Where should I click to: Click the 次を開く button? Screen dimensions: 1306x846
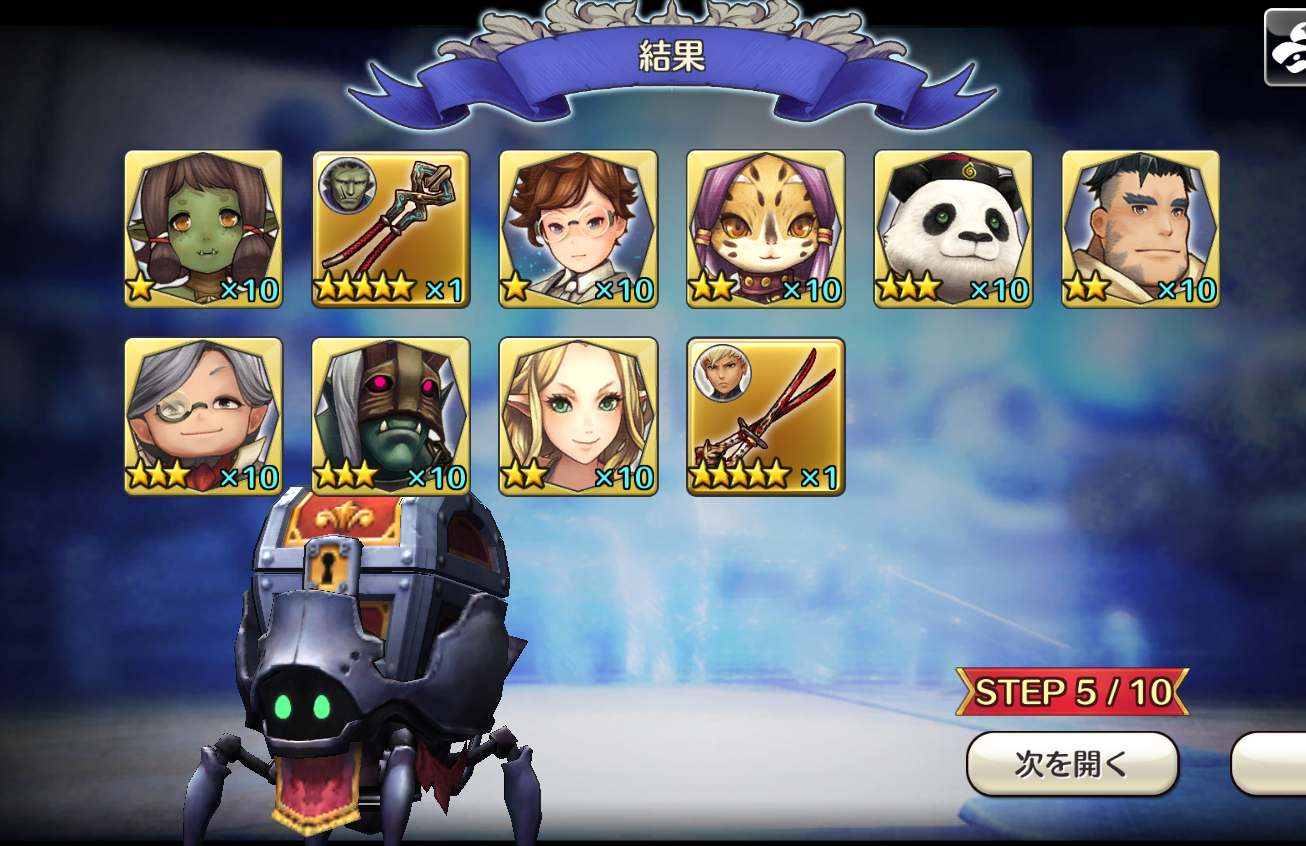[x=1072, y=764]
